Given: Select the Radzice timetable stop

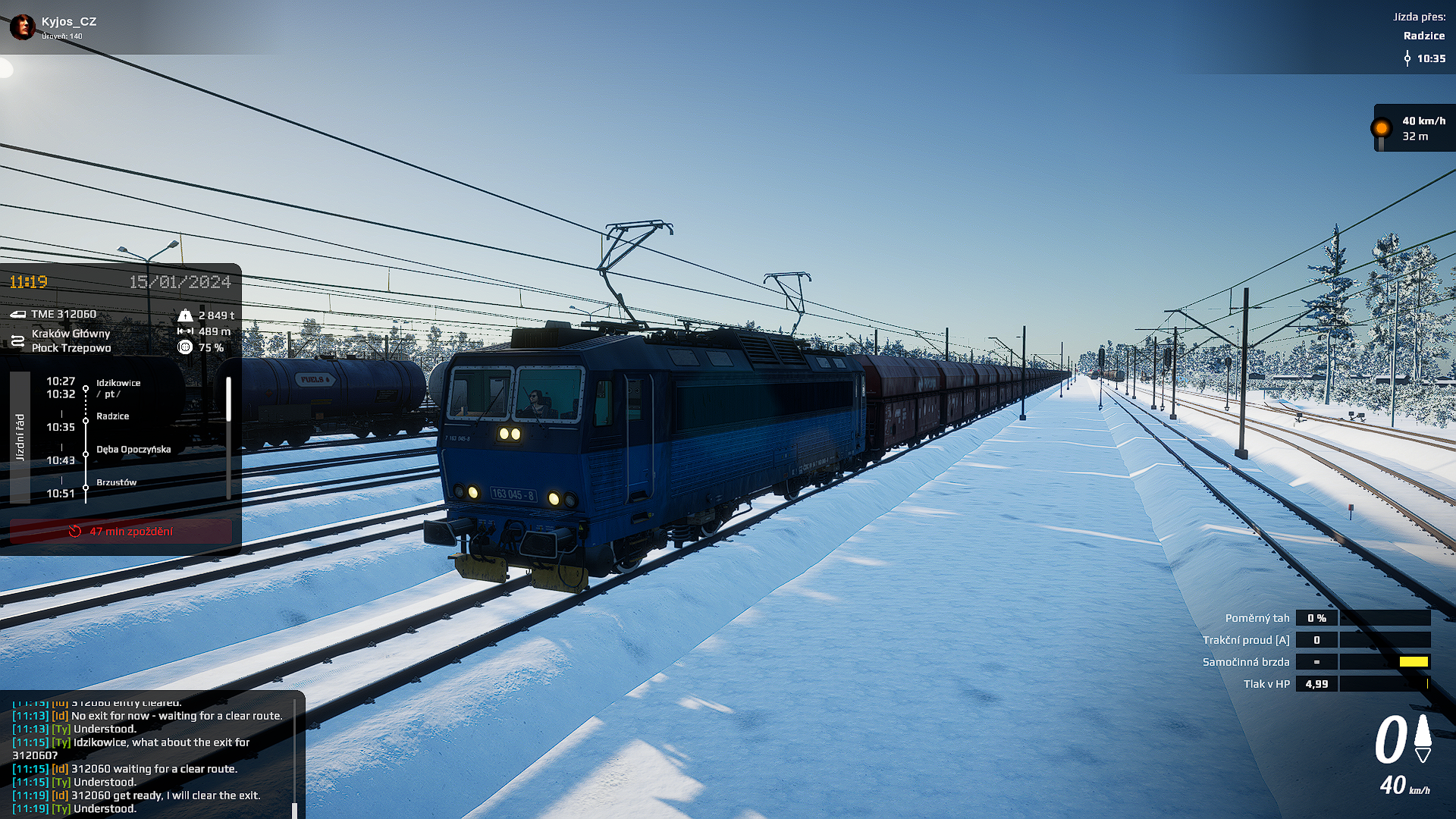Looking at the screenshot, I should (x=112, y=416).
